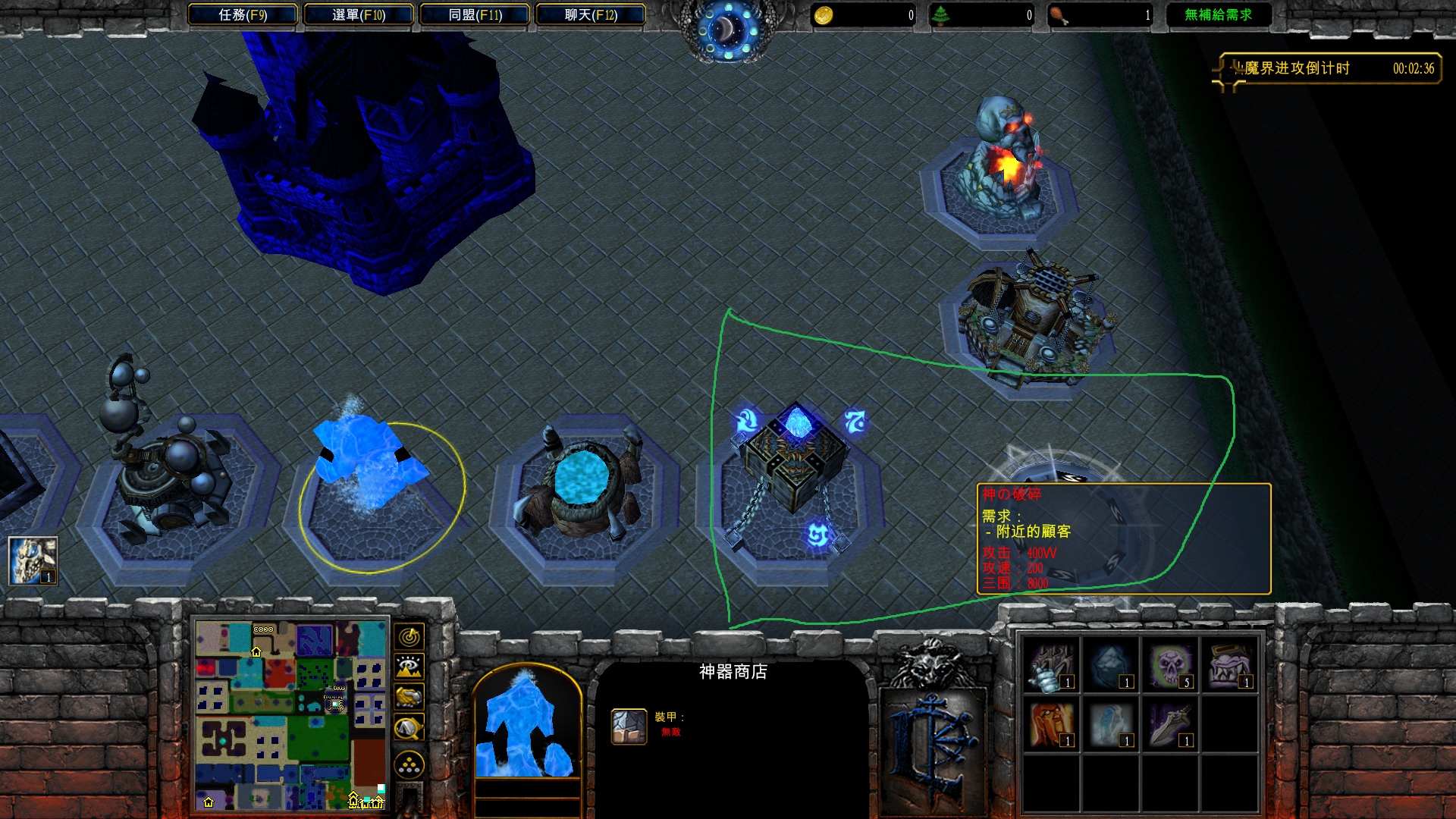
Task: Open the 同盟 (F11) allies menu
Action: pos(475,14)
